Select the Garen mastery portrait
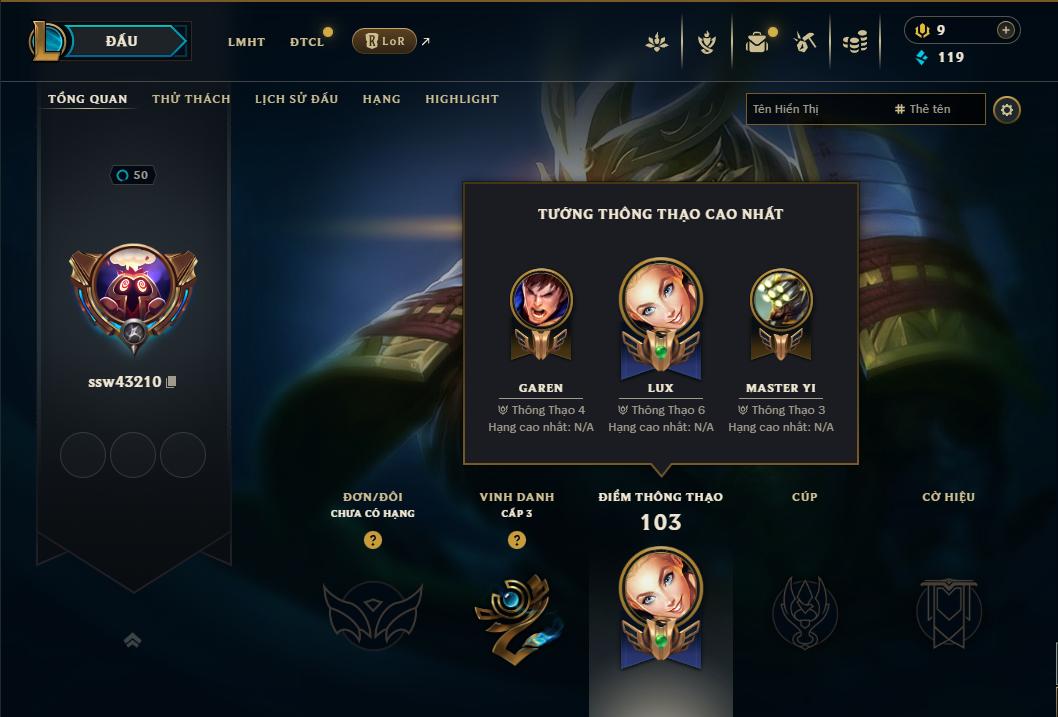Screen dimensions: 1058x717 pos(541,300)
